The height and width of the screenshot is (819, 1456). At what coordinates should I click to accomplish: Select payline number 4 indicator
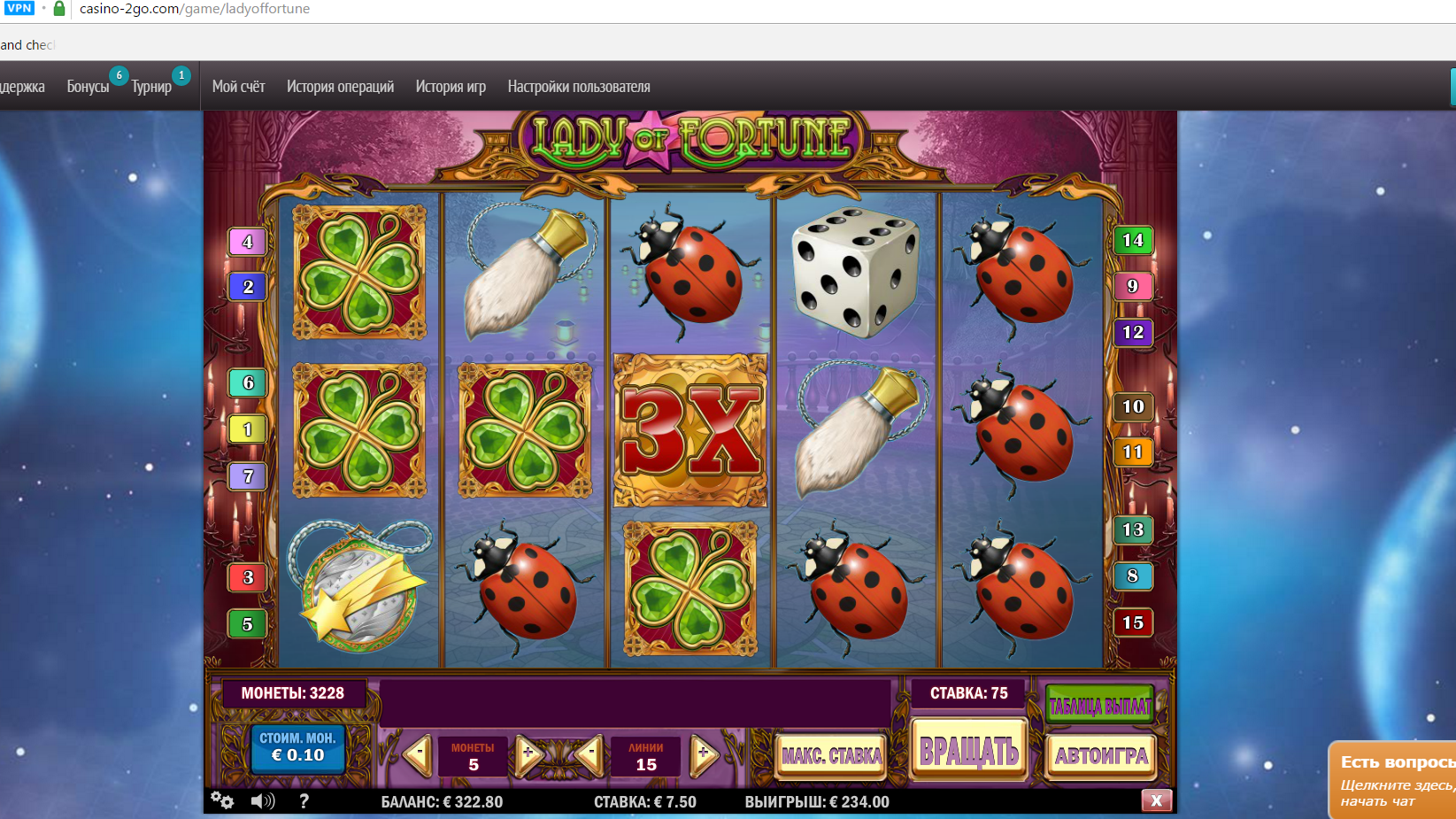248,242
